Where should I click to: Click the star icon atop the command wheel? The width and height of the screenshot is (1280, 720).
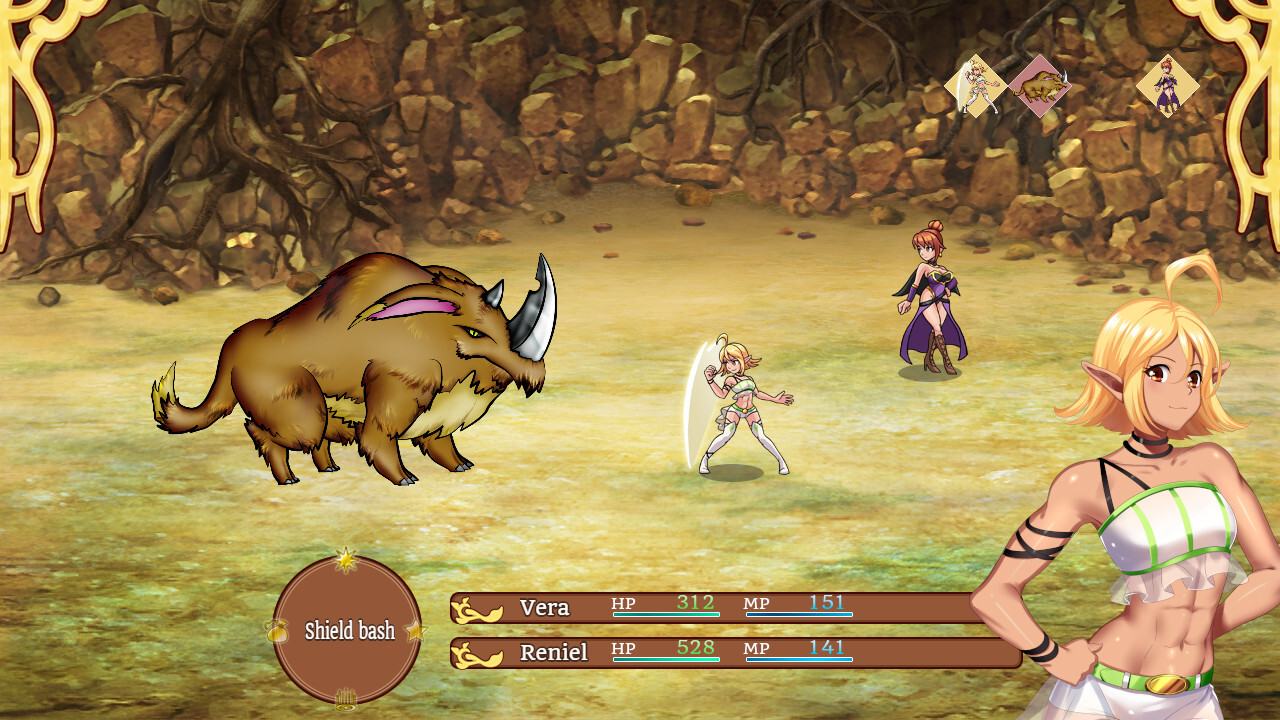pos(348,560)
